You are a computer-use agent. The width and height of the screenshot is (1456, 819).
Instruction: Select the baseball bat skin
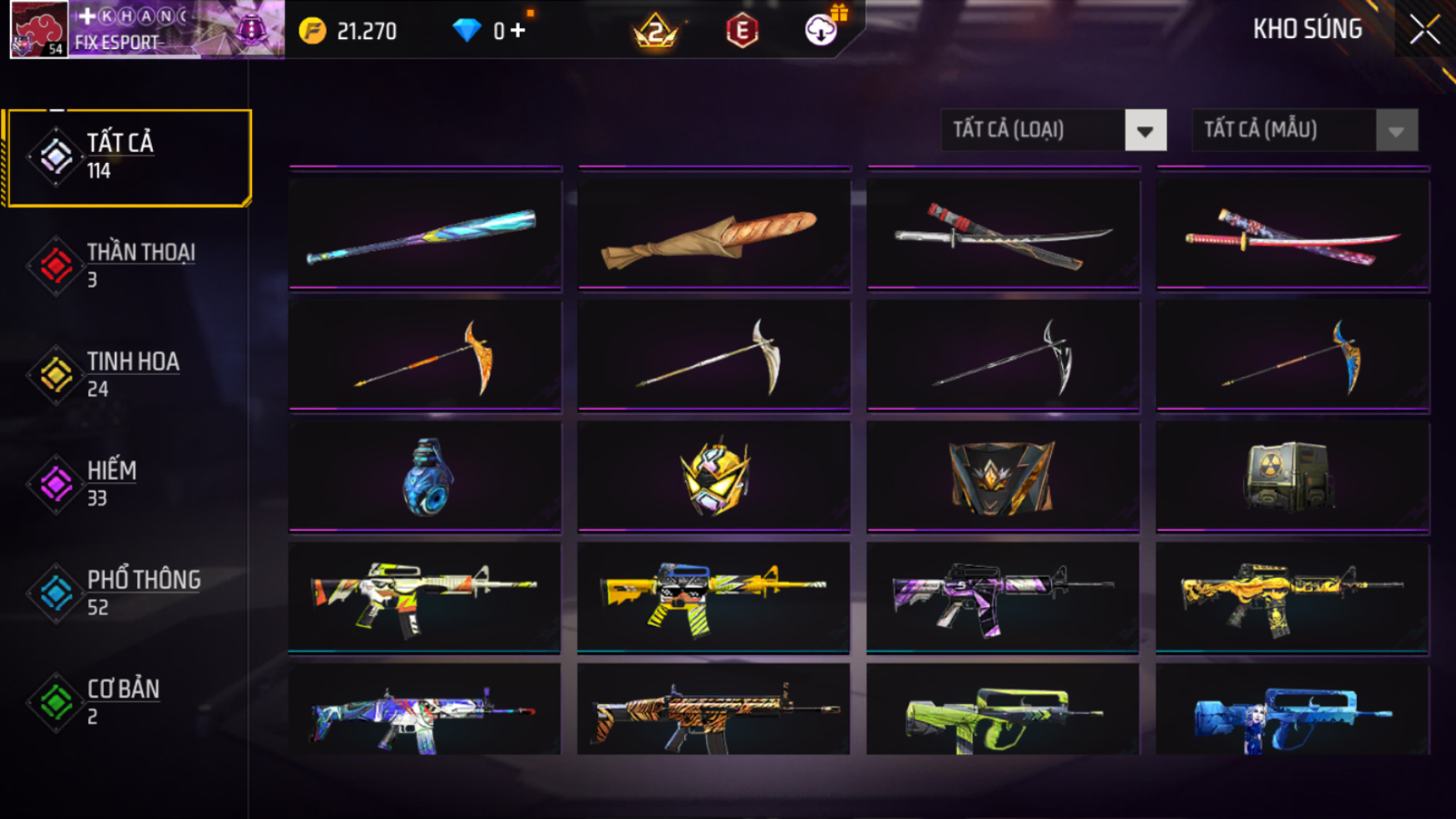[x=425, y=234]
